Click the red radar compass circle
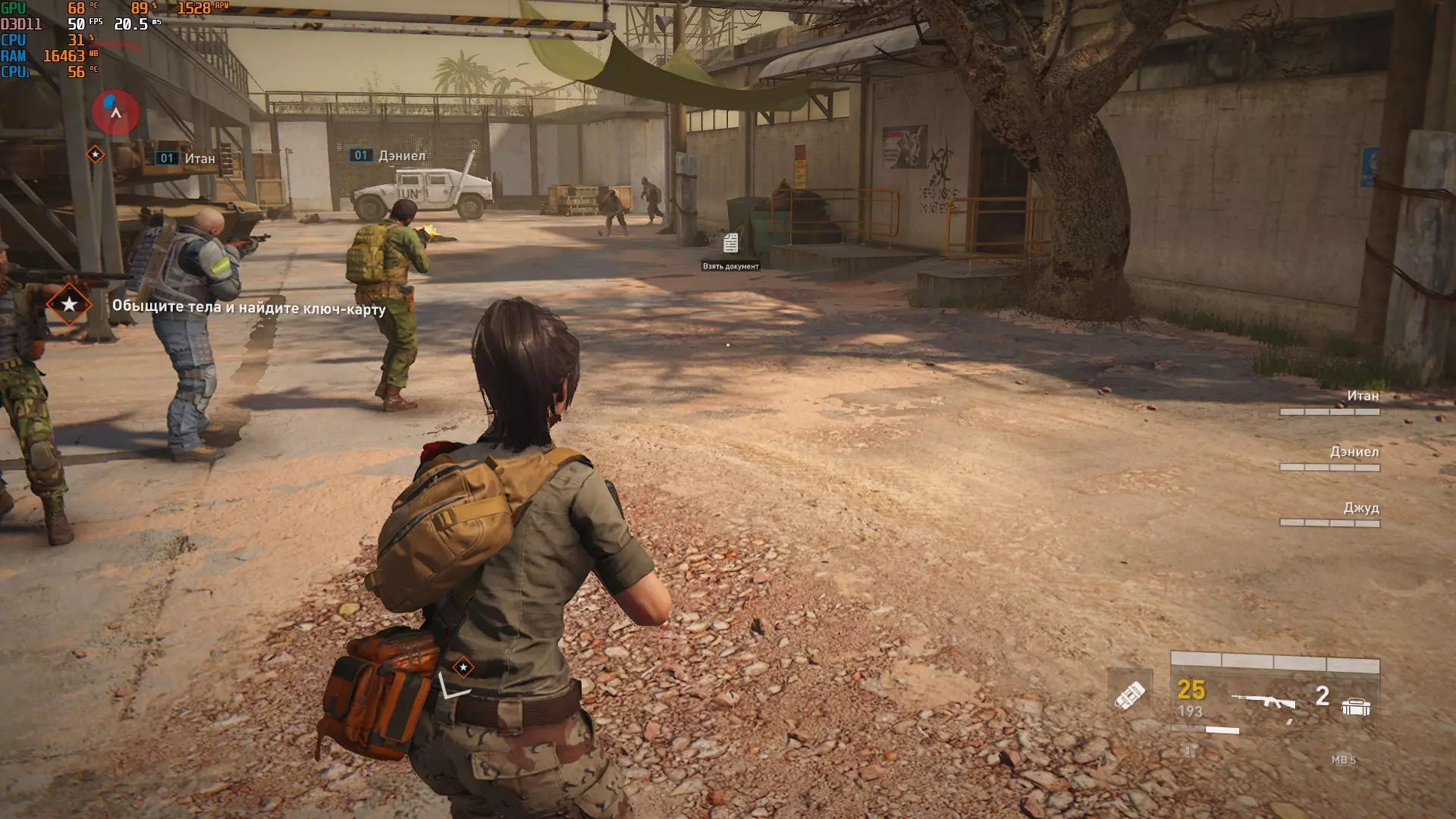The image size is (1456, 819). point(115,112)
